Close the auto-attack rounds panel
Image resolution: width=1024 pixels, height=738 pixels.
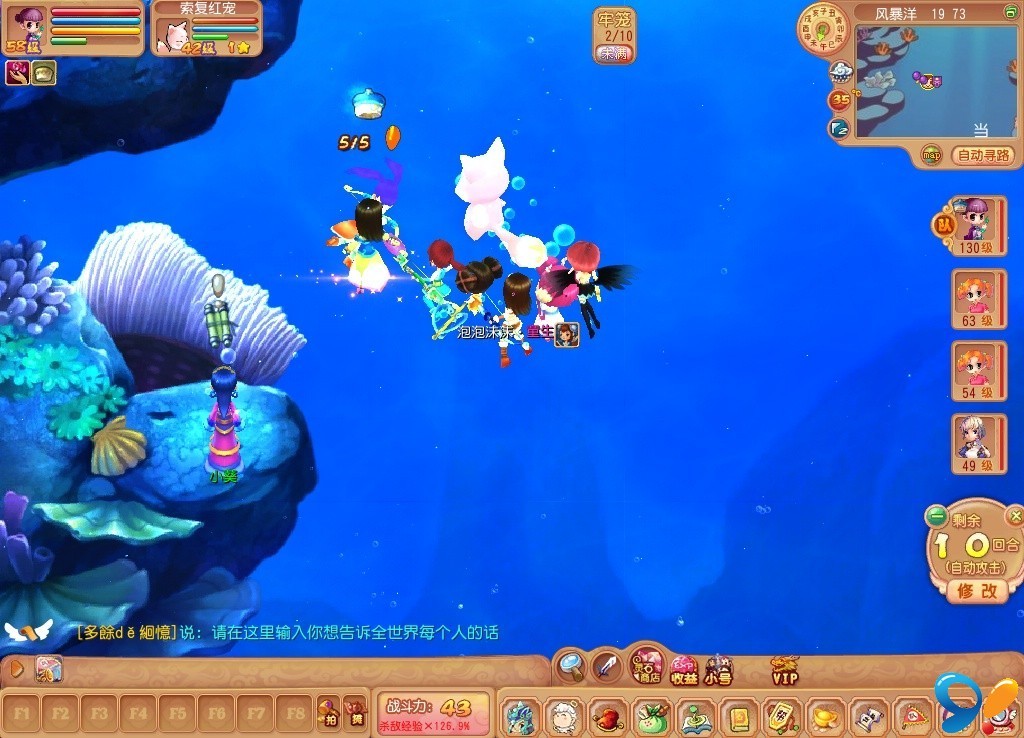click(1015, 516)
